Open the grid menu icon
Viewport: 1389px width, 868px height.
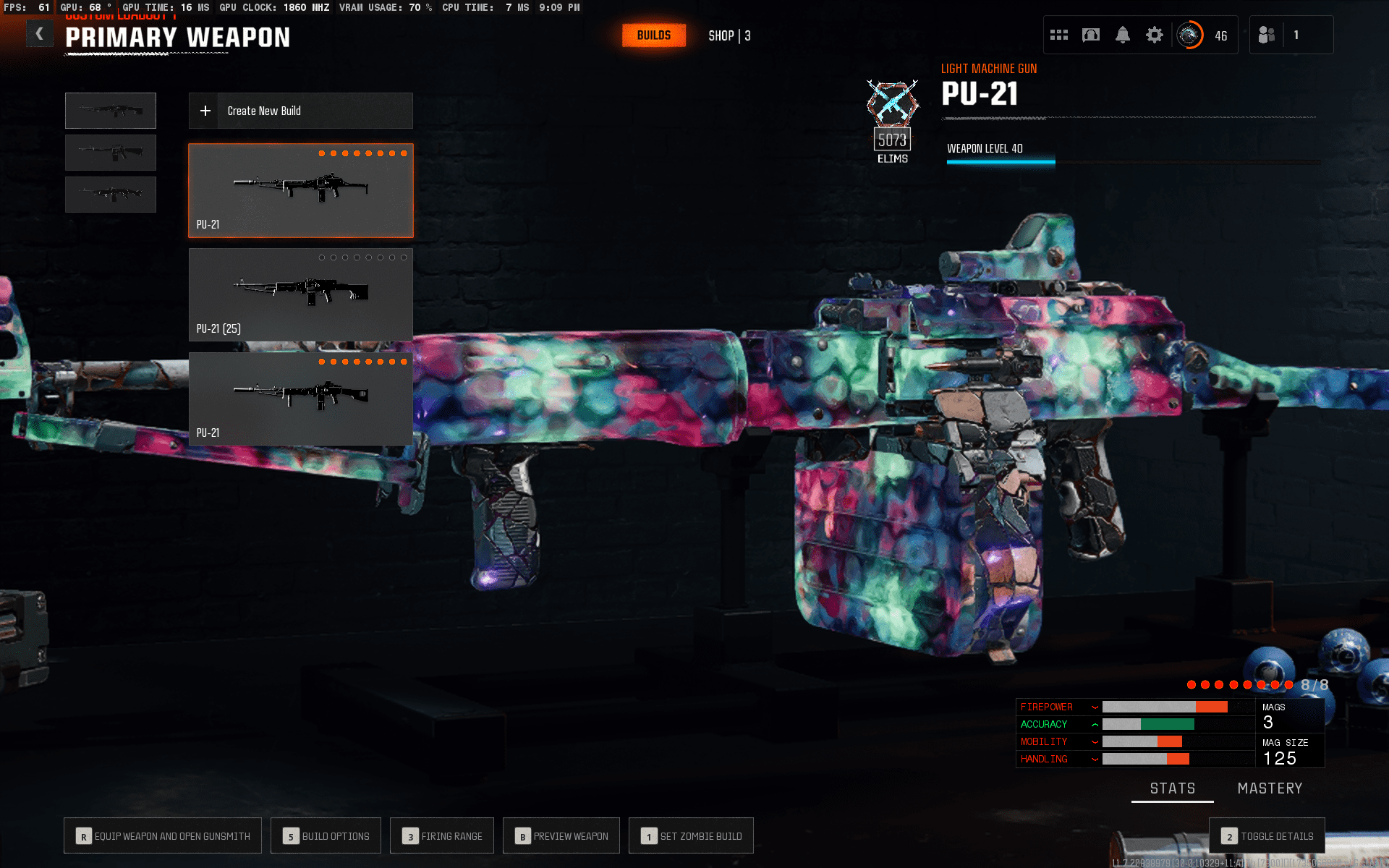[1059, 35]
